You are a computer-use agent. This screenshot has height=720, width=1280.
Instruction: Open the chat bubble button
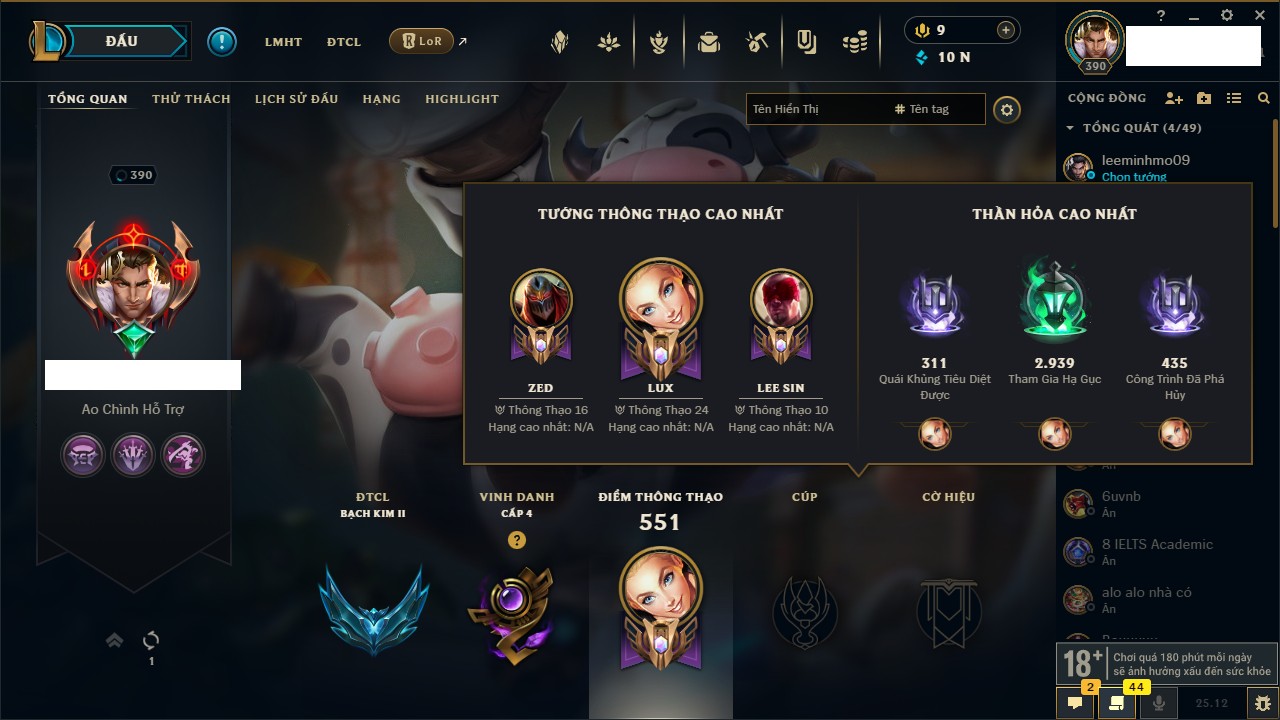1075,703
